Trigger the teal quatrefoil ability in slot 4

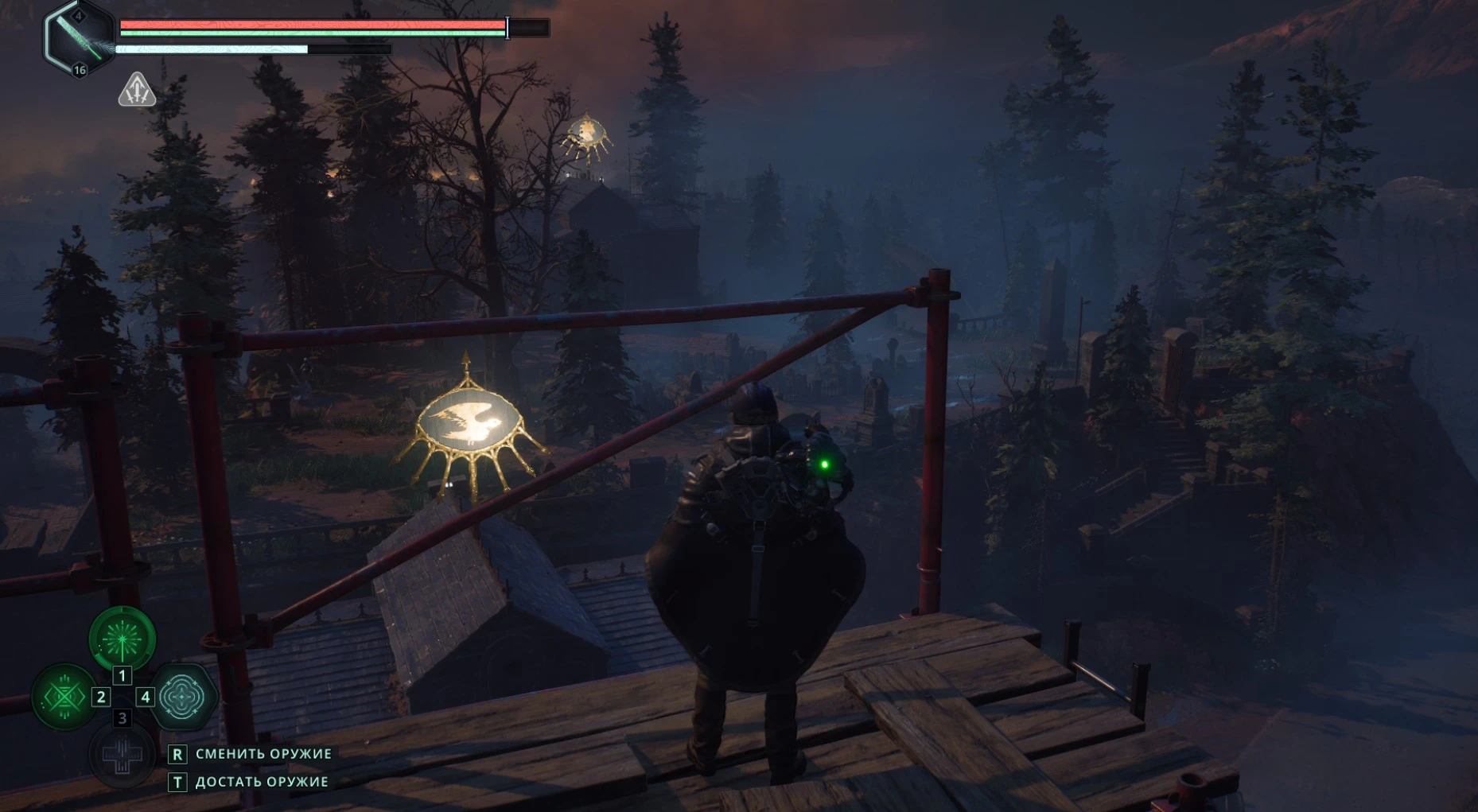(x=182, y=697)
